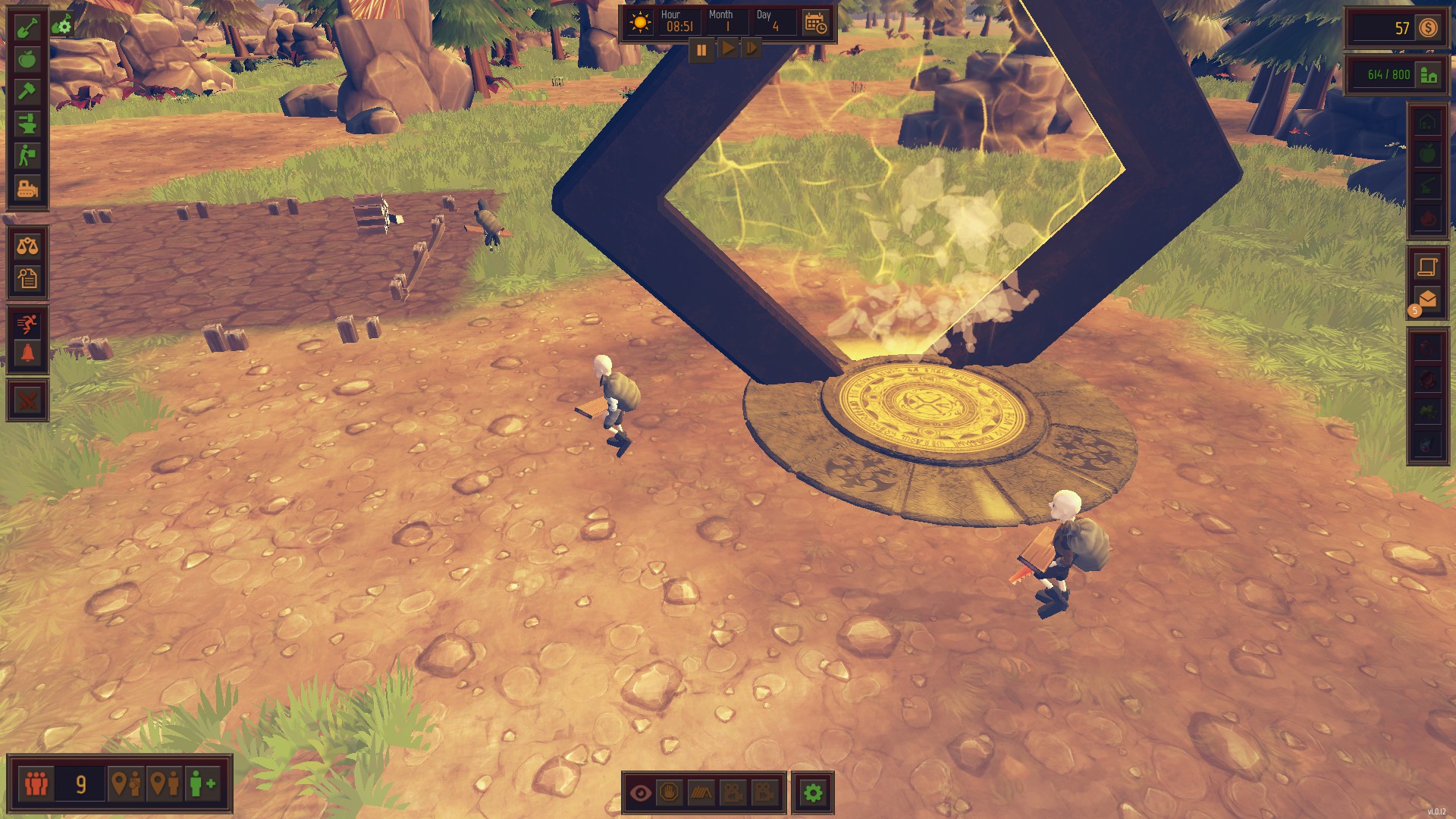The image size is (1456, 819).
Task: Pause the game
Action: pos(701,50)
